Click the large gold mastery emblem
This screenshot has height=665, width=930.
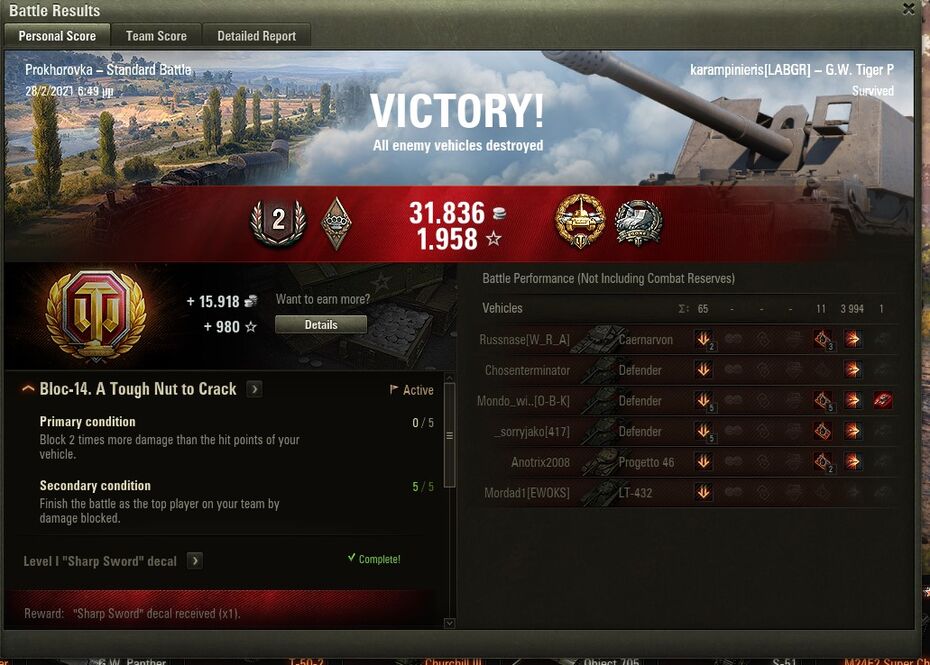coord(96,314)
